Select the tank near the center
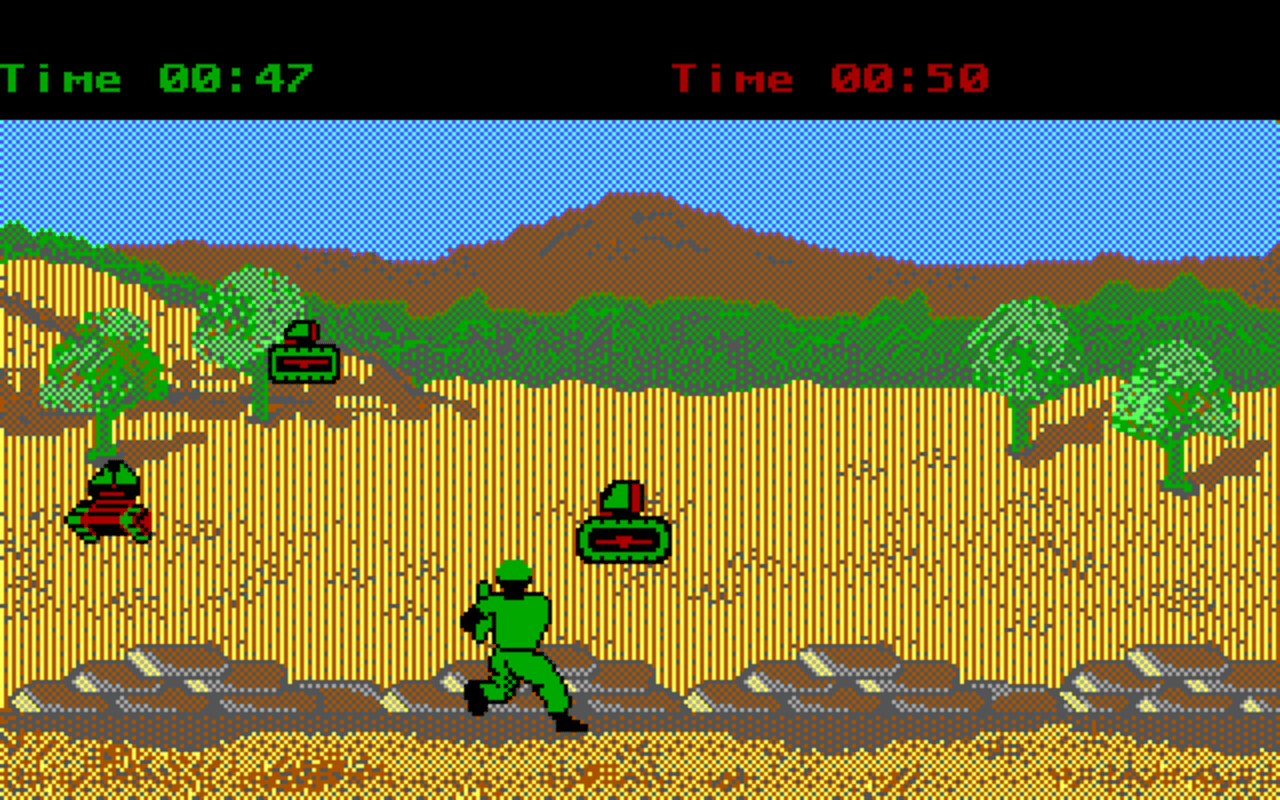Screen dimensions: 1280x800 point(625,535)
